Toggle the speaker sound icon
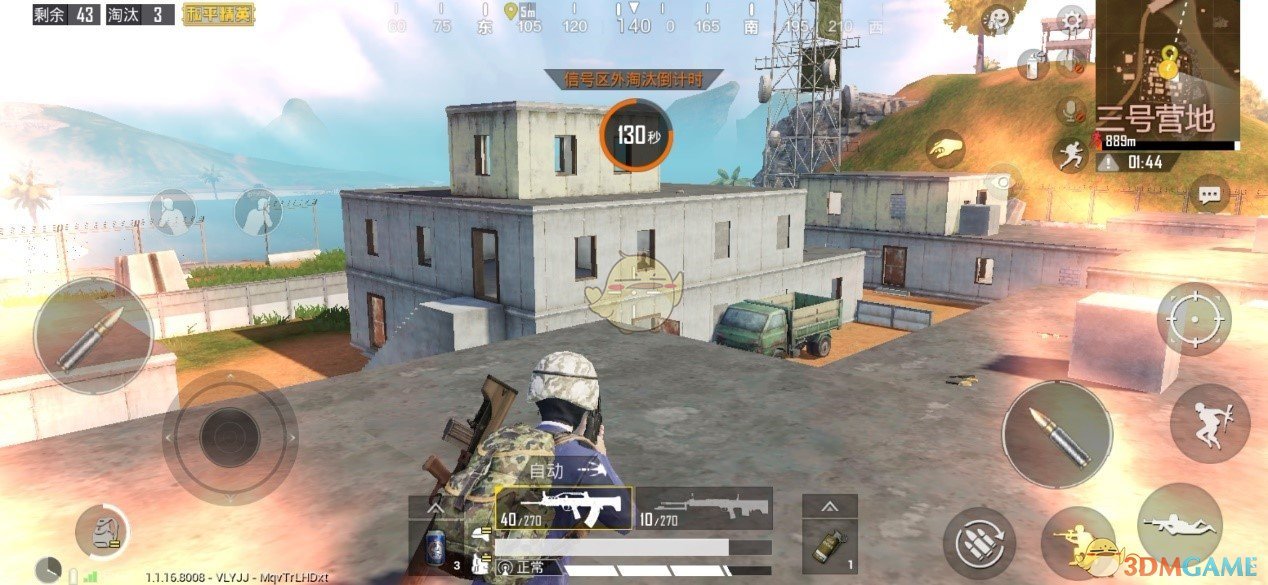Image resolution: width=1268 pixels, height=585 pixels. pos(1072,62)
